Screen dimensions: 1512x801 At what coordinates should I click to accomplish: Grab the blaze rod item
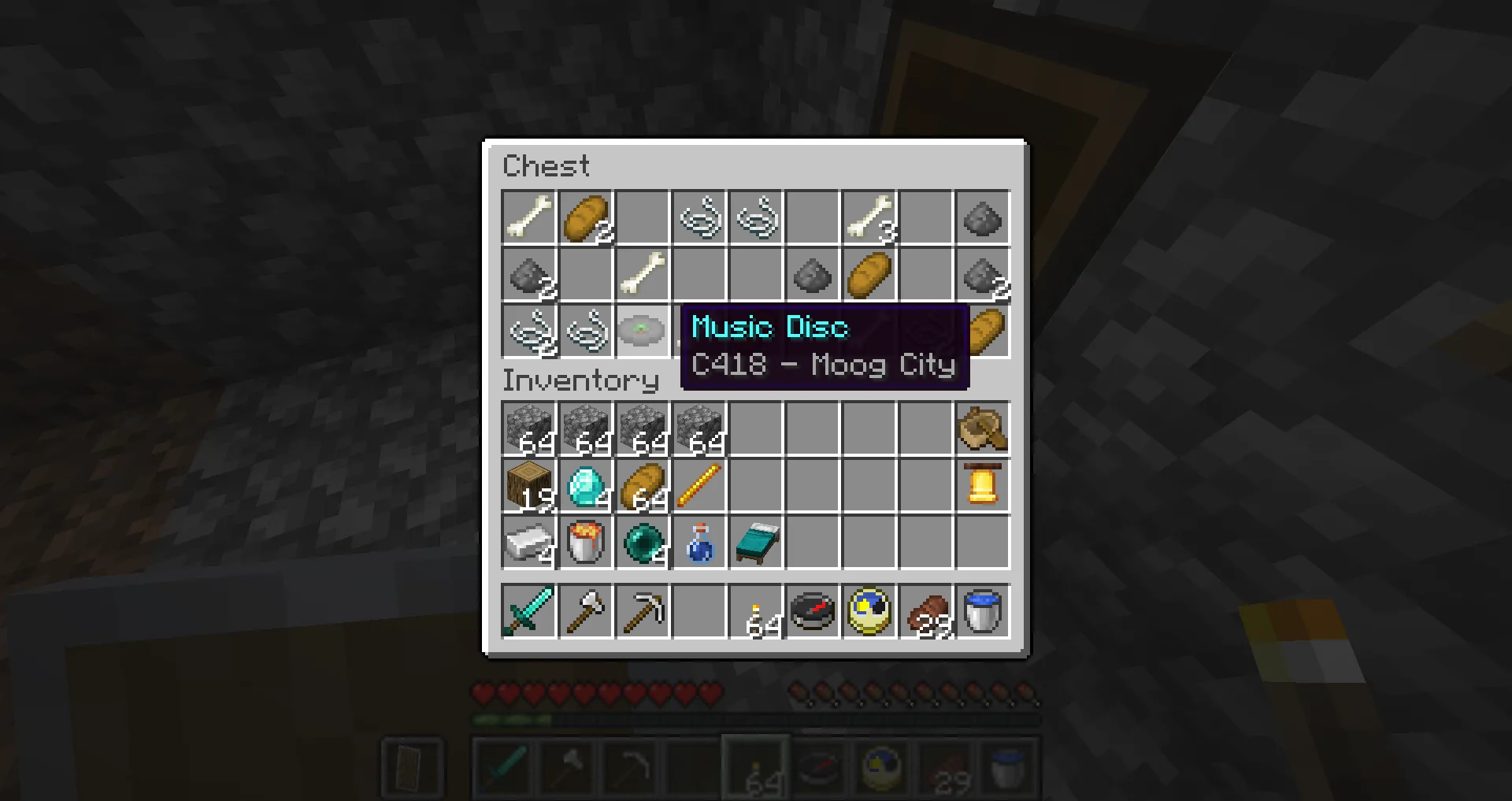coord(699,486)
